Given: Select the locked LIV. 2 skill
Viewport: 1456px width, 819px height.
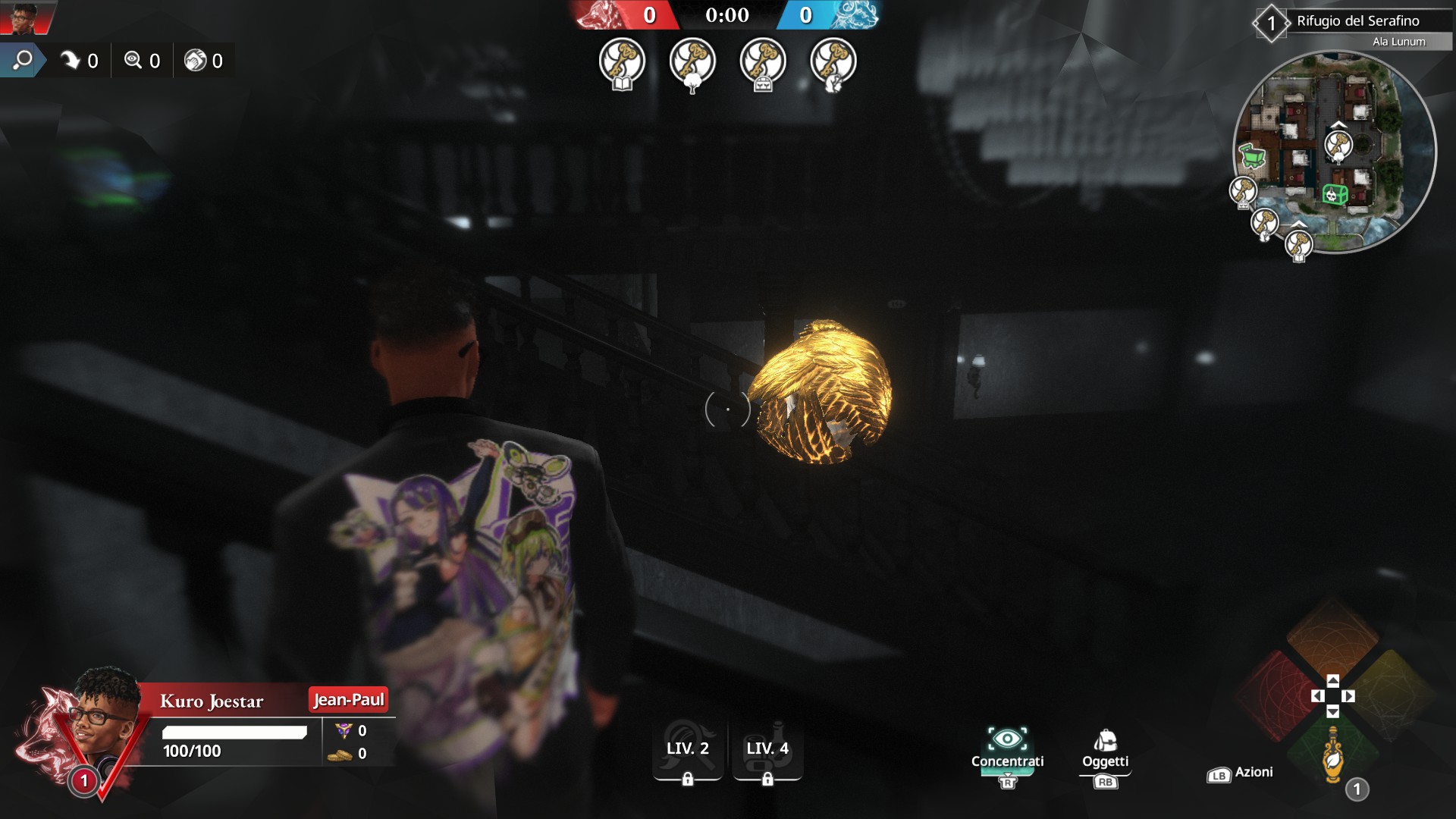Looking at the screenshot, I should (688, 751).
